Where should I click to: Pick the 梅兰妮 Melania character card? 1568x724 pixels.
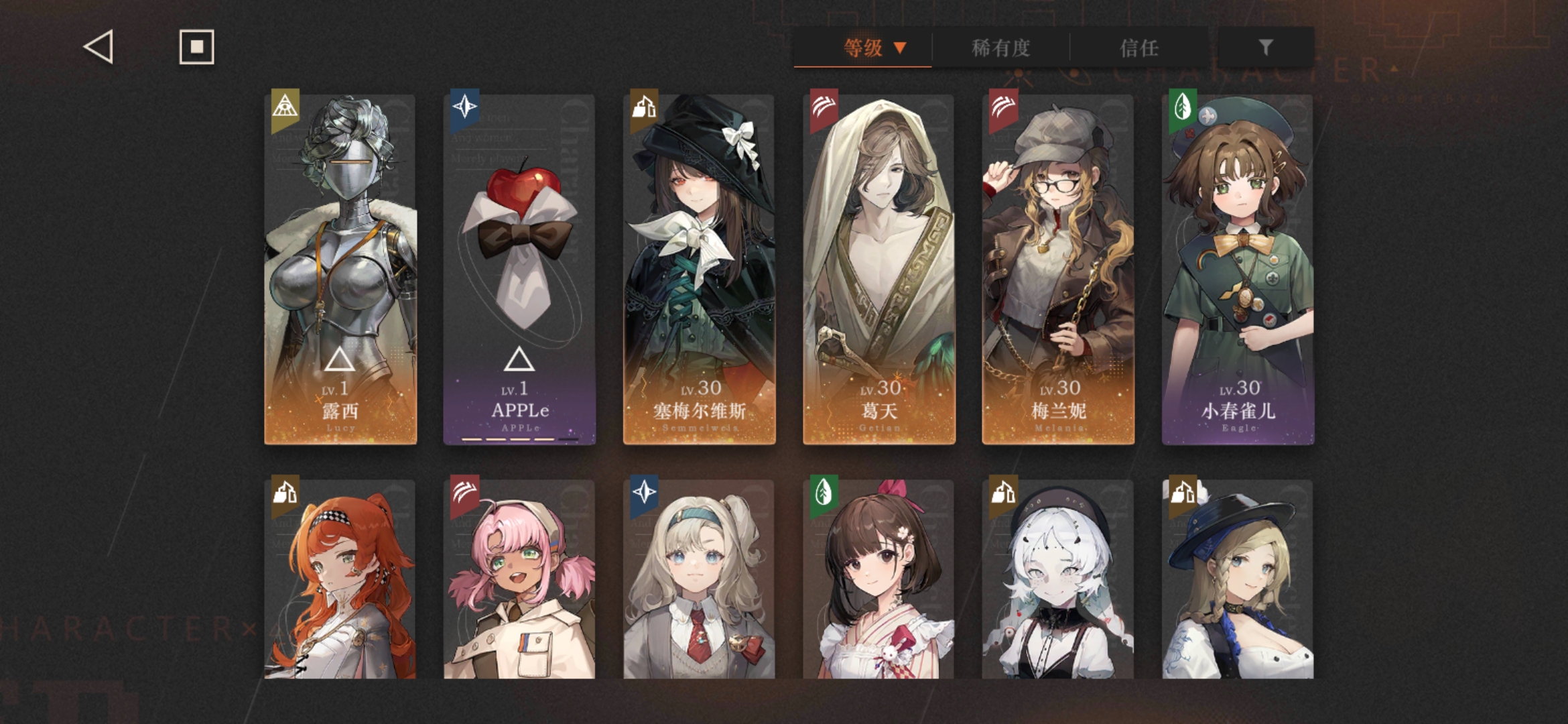[1058, 269]
